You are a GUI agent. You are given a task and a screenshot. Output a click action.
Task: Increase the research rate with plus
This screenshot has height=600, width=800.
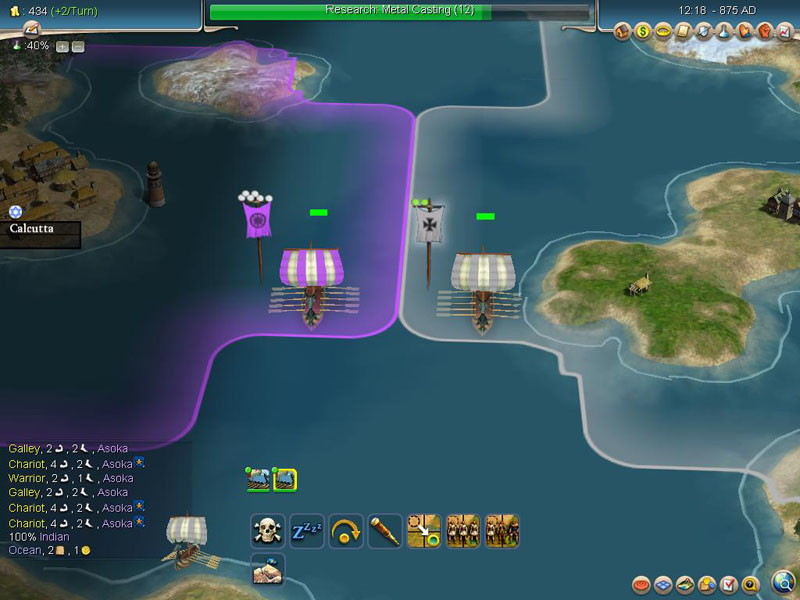coord(62,46)
